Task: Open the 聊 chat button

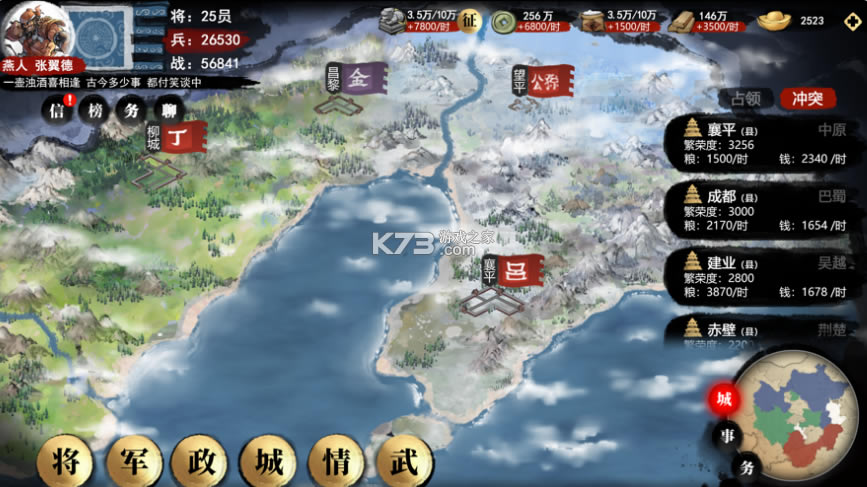Action: click(x=166, y=111)
